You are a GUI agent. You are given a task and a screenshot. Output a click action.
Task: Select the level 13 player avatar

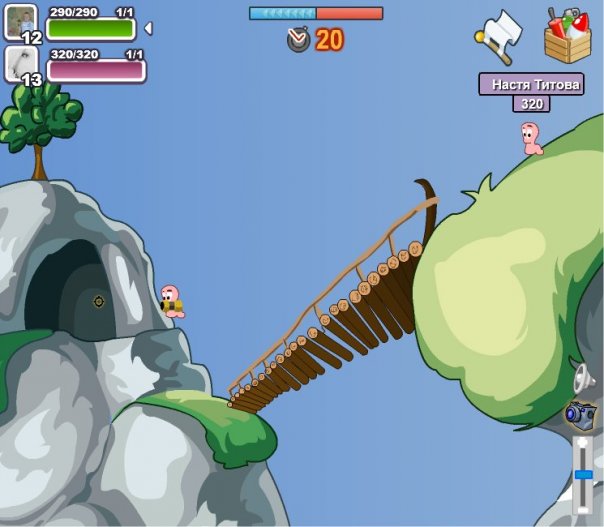22,64
